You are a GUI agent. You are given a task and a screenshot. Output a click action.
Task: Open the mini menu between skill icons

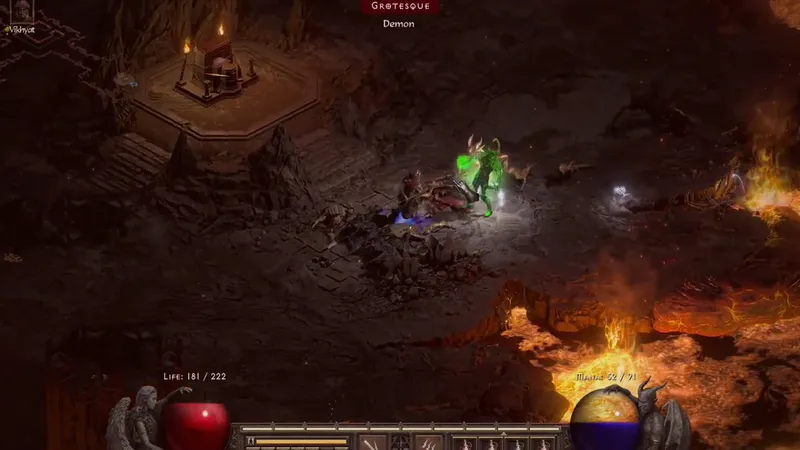(400, 442)
